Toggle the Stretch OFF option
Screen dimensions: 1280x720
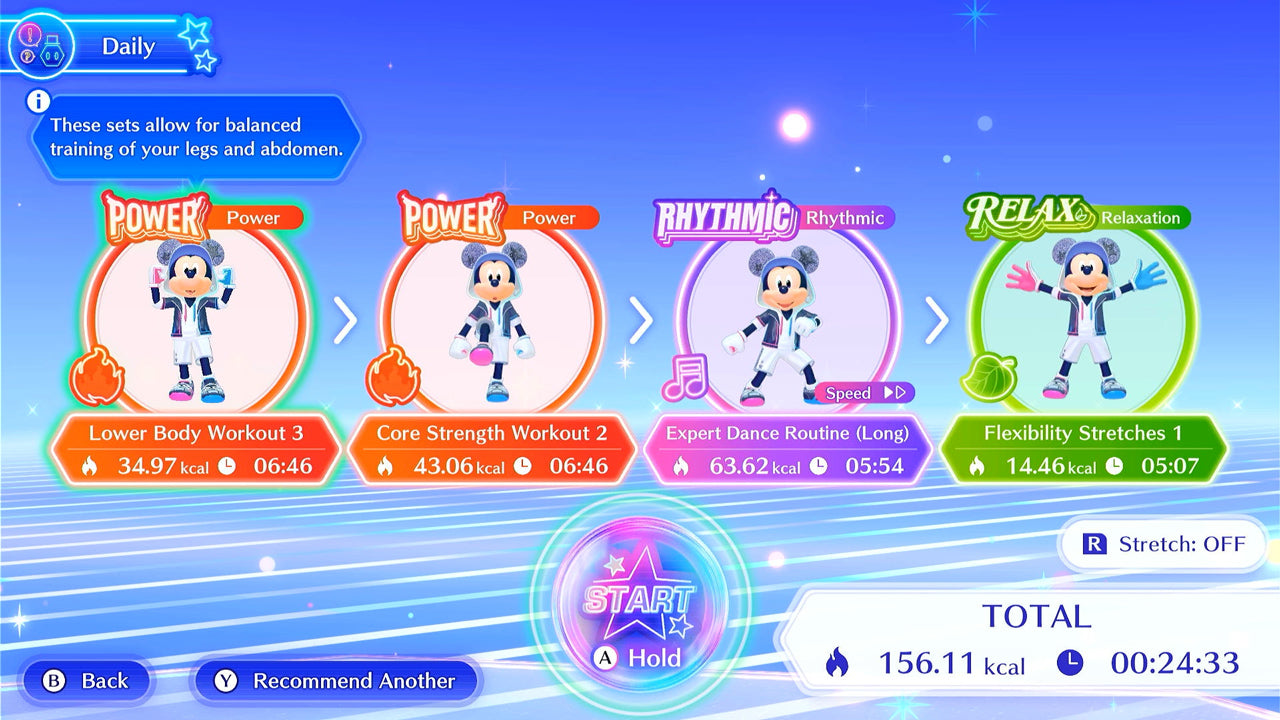coord(1164,544)
